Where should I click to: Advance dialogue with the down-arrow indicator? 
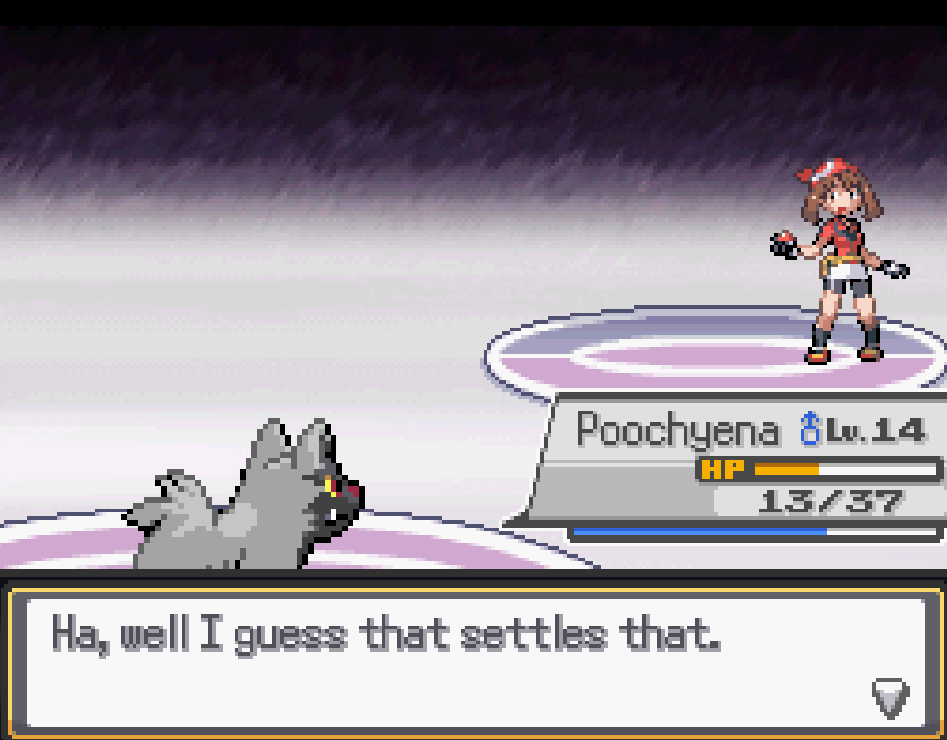point(890,696)
